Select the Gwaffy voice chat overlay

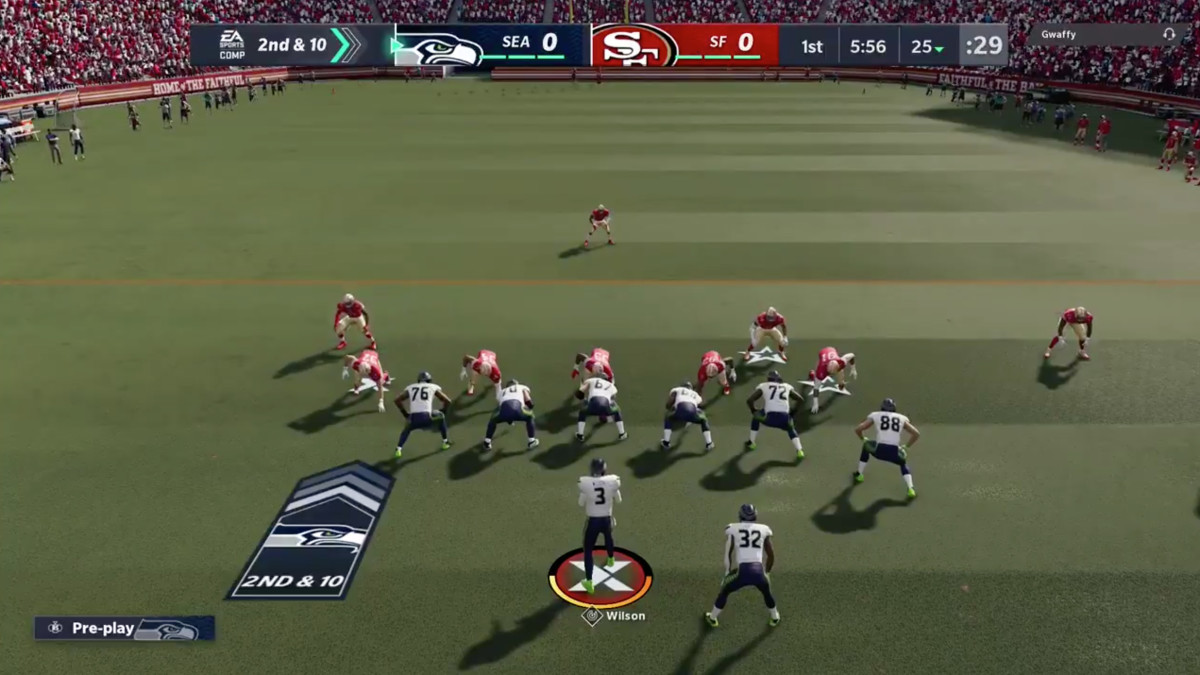pyautogui.click(x=1106, y=34)
